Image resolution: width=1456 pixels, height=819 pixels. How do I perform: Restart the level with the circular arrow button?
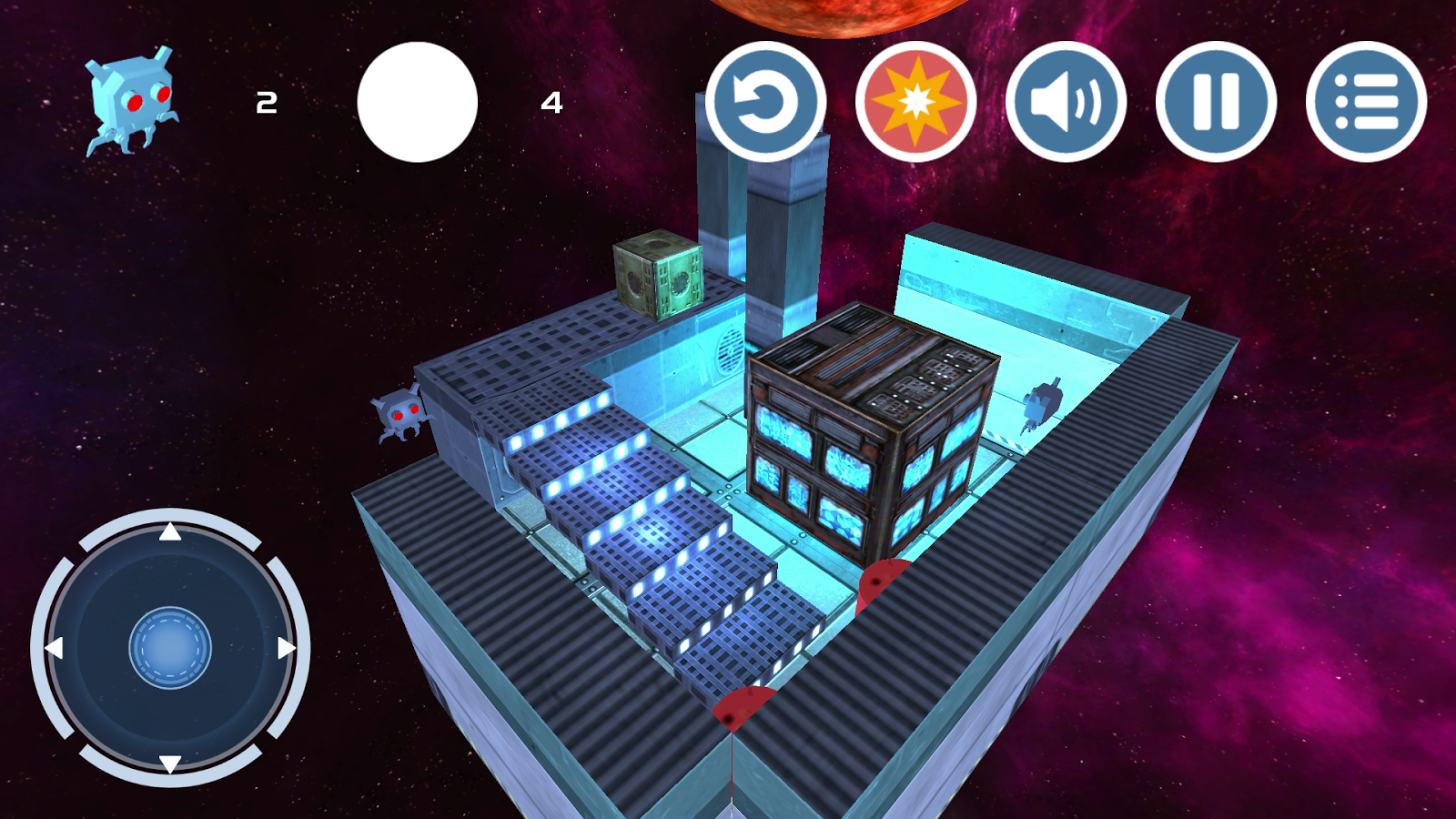tap(765, 102)
